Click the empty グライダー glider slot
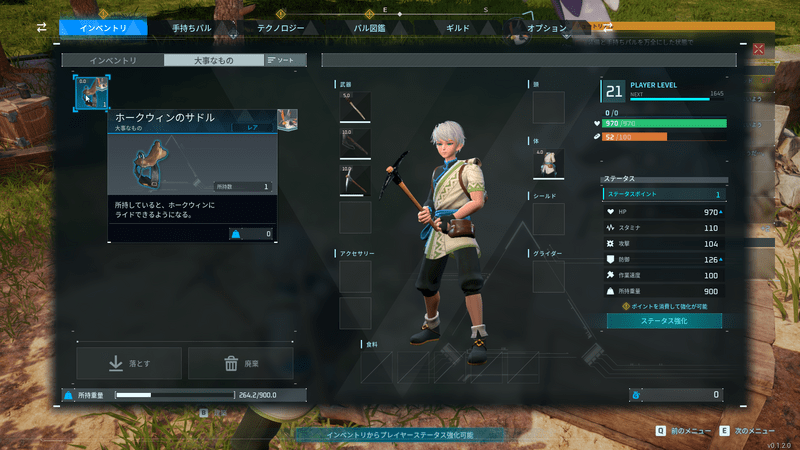The width and height of the screenshot is (800, 450). click(x=548, y=277)
